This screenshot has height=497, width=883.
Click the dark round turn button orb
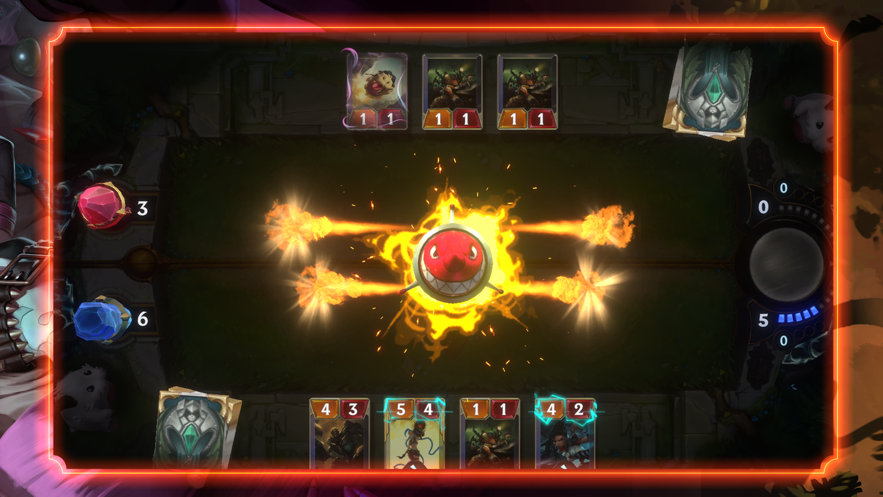(786, 264)
